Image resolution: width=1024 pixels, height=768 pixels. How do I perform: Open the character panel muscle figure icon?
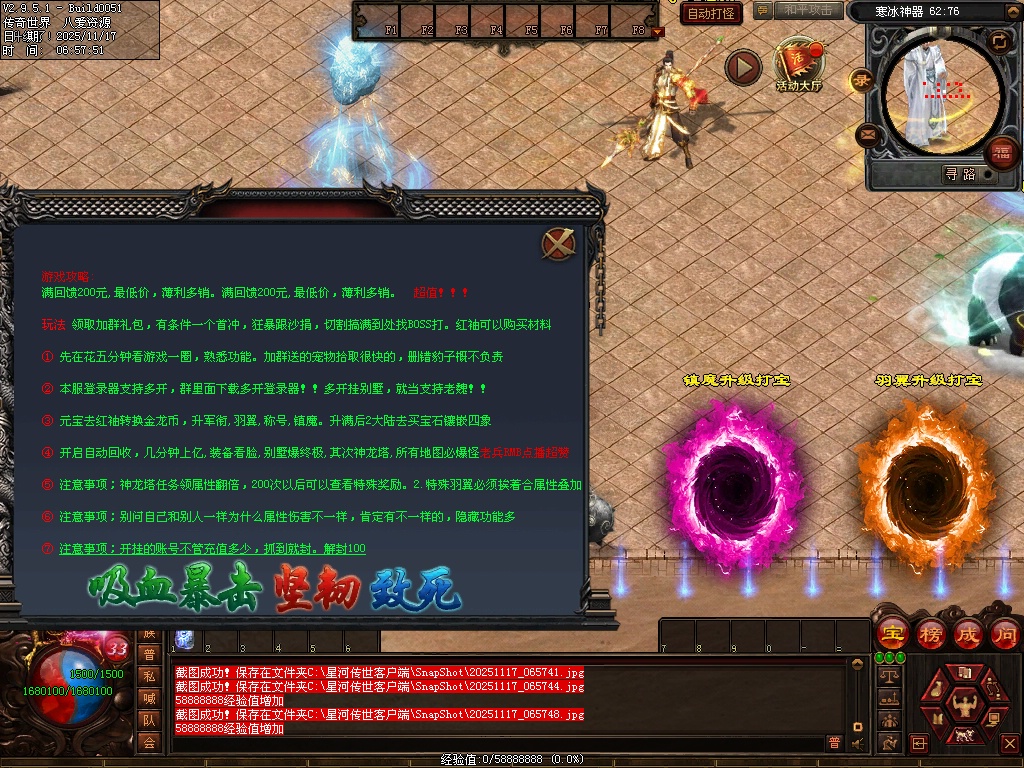(x=964, y=703)
